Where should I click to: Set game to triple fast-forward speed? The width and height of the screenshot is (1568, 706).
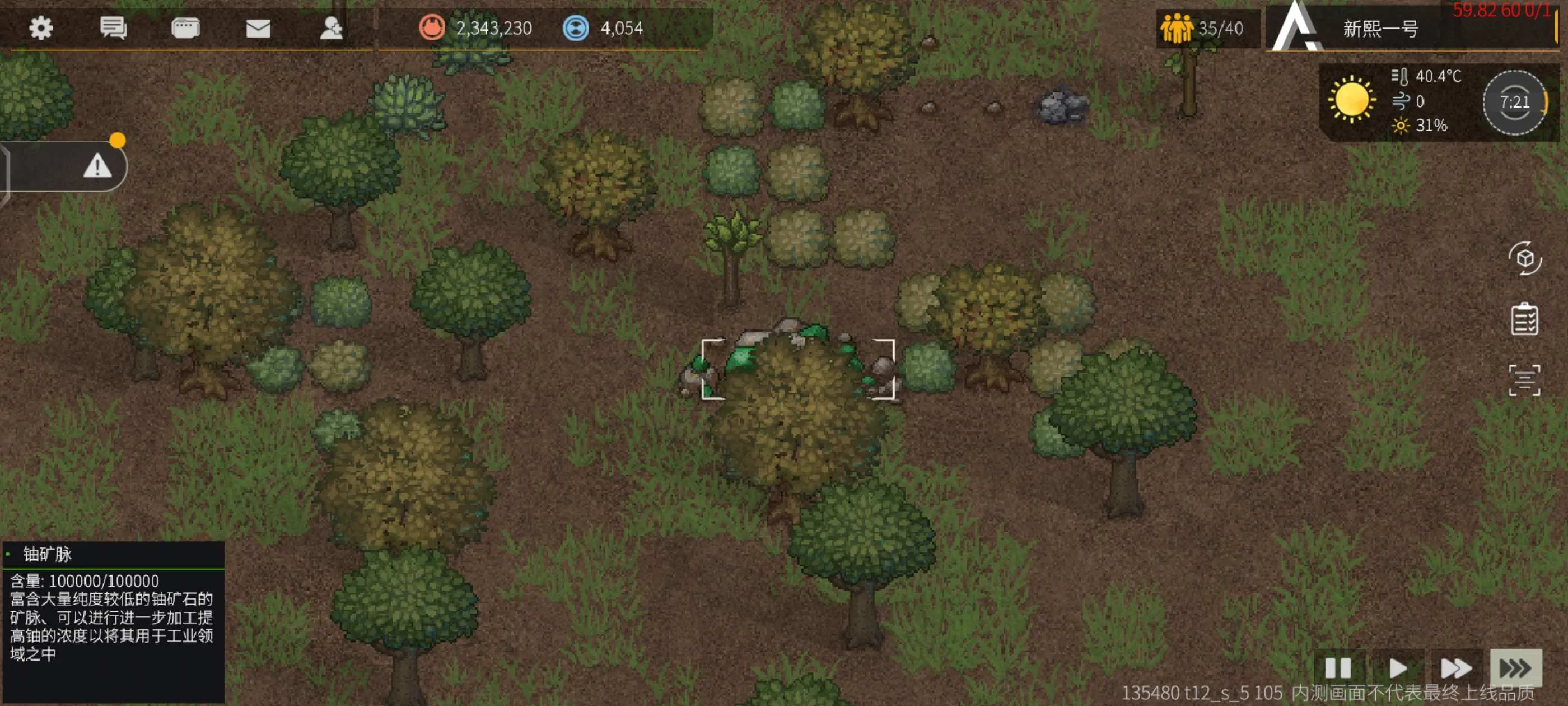(1515, 668)
